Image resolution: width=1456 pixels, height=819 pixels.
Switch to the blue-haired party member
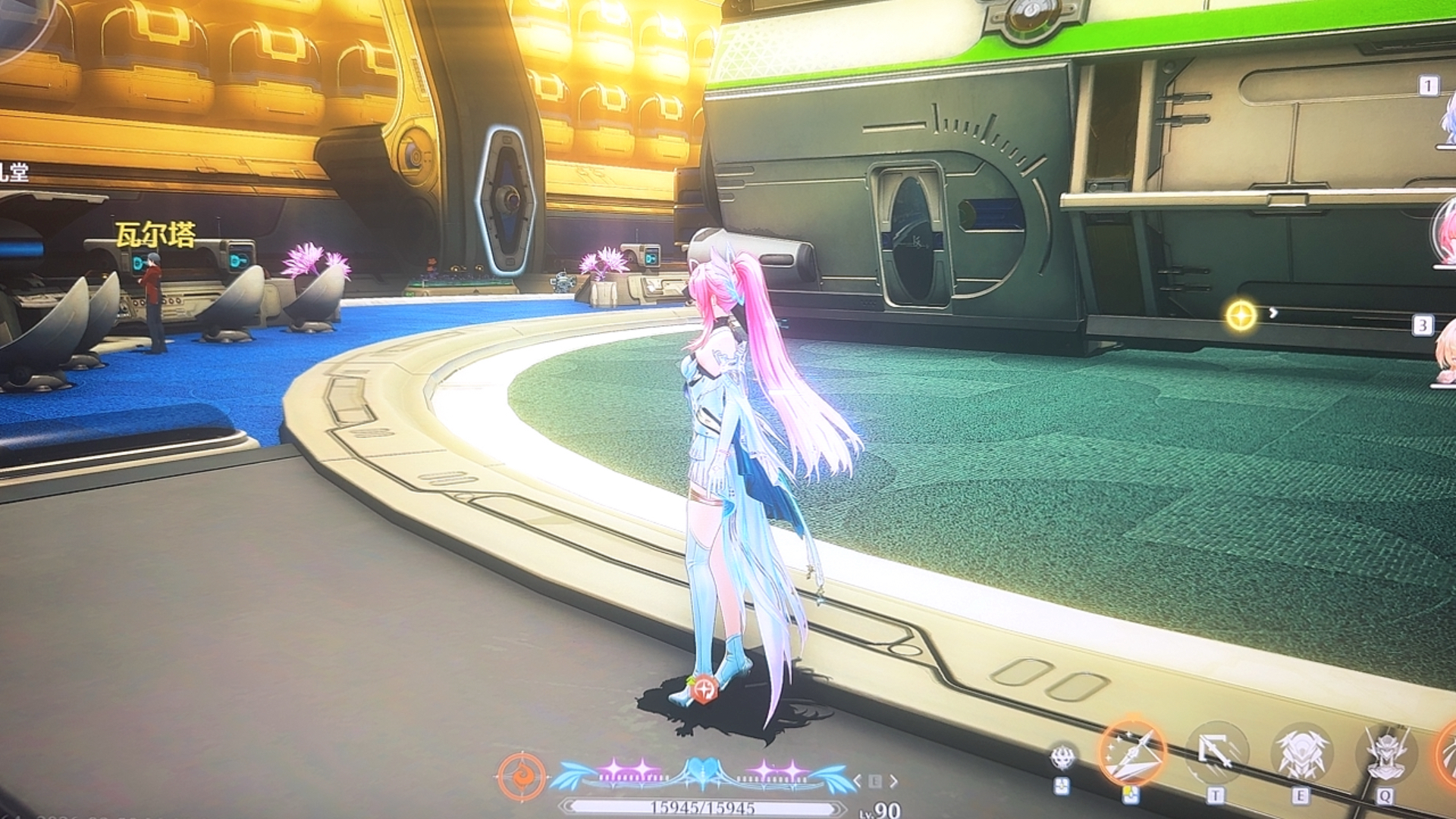pos(1447,121)
